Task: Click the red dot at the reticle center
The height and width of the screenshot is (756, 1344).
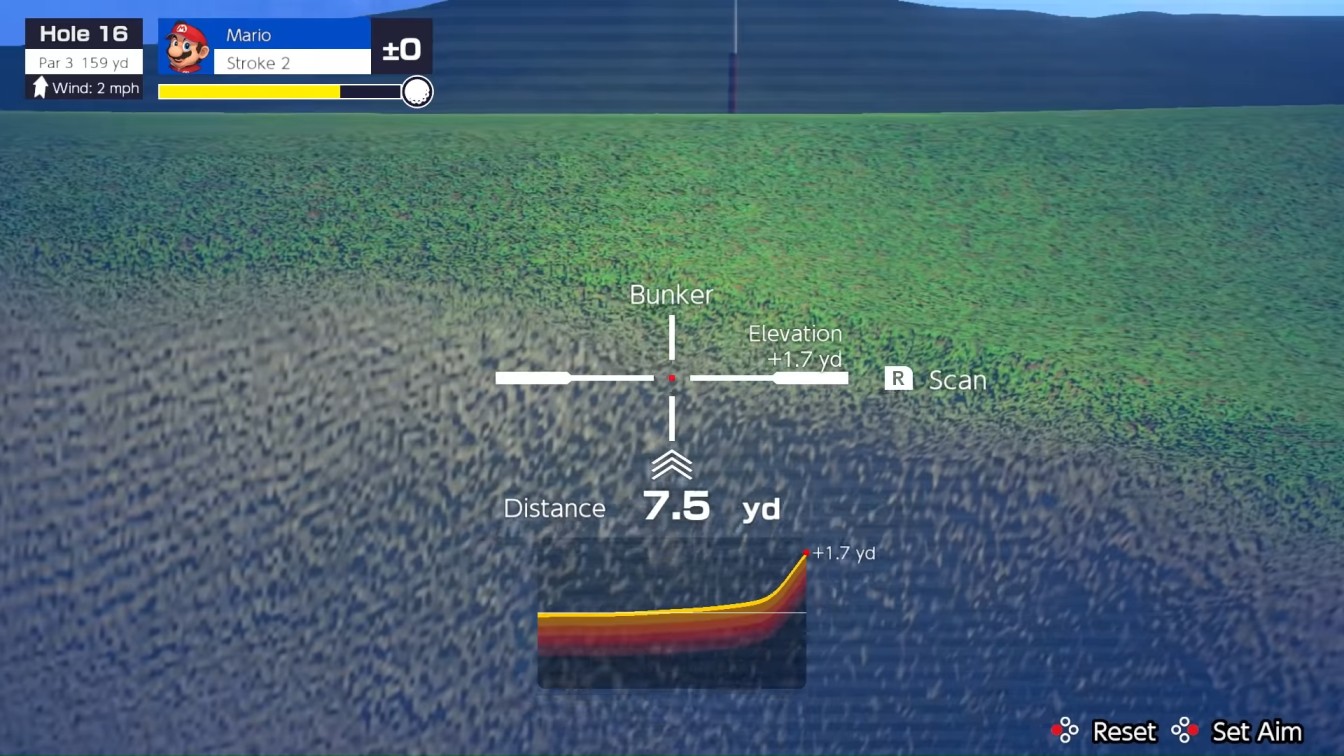Action: [672, 378]
